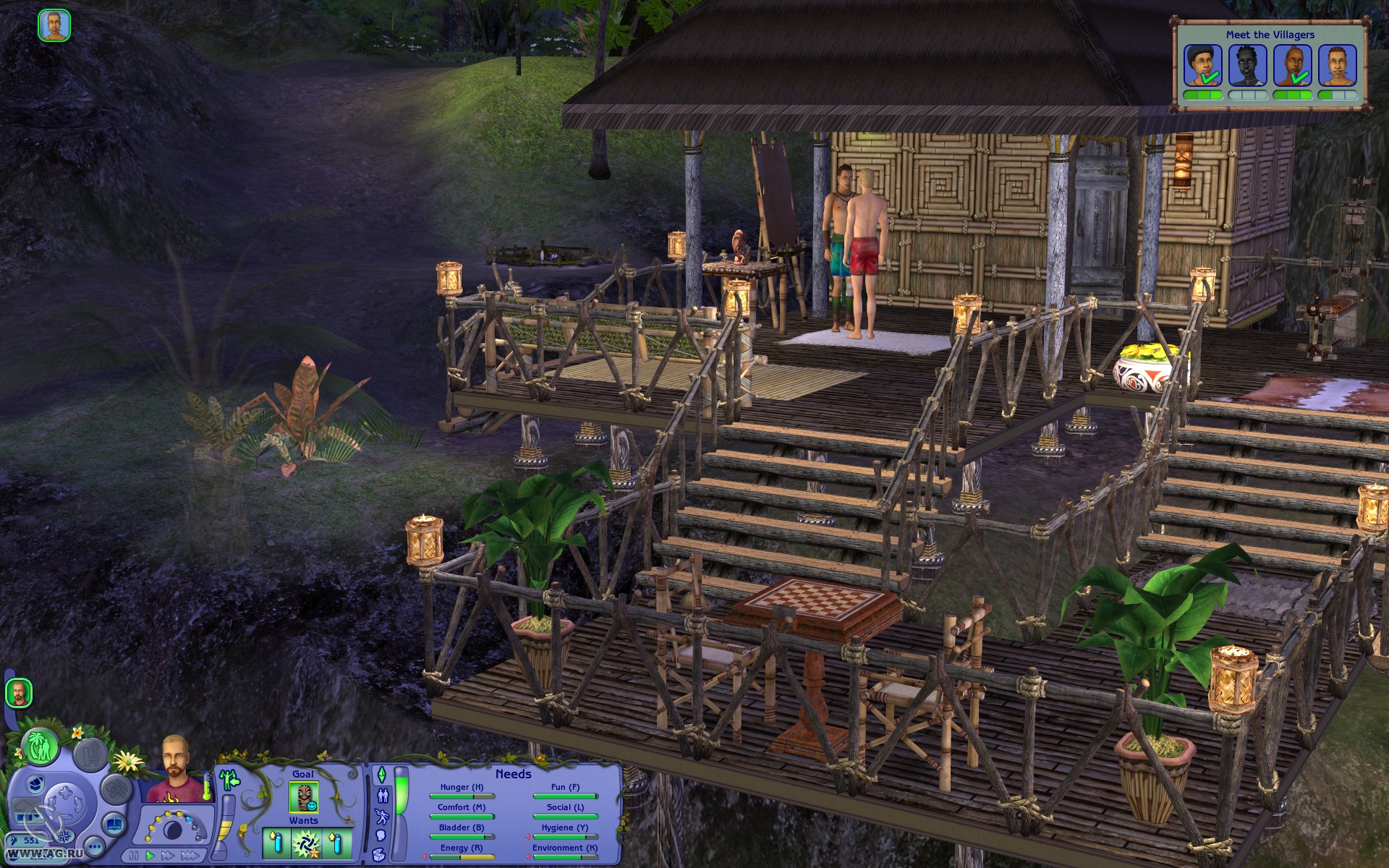Screen dimensions: 1389x868
Task: Click the dark-skinned villager portrait without a checkmark
Action: 1248,65
